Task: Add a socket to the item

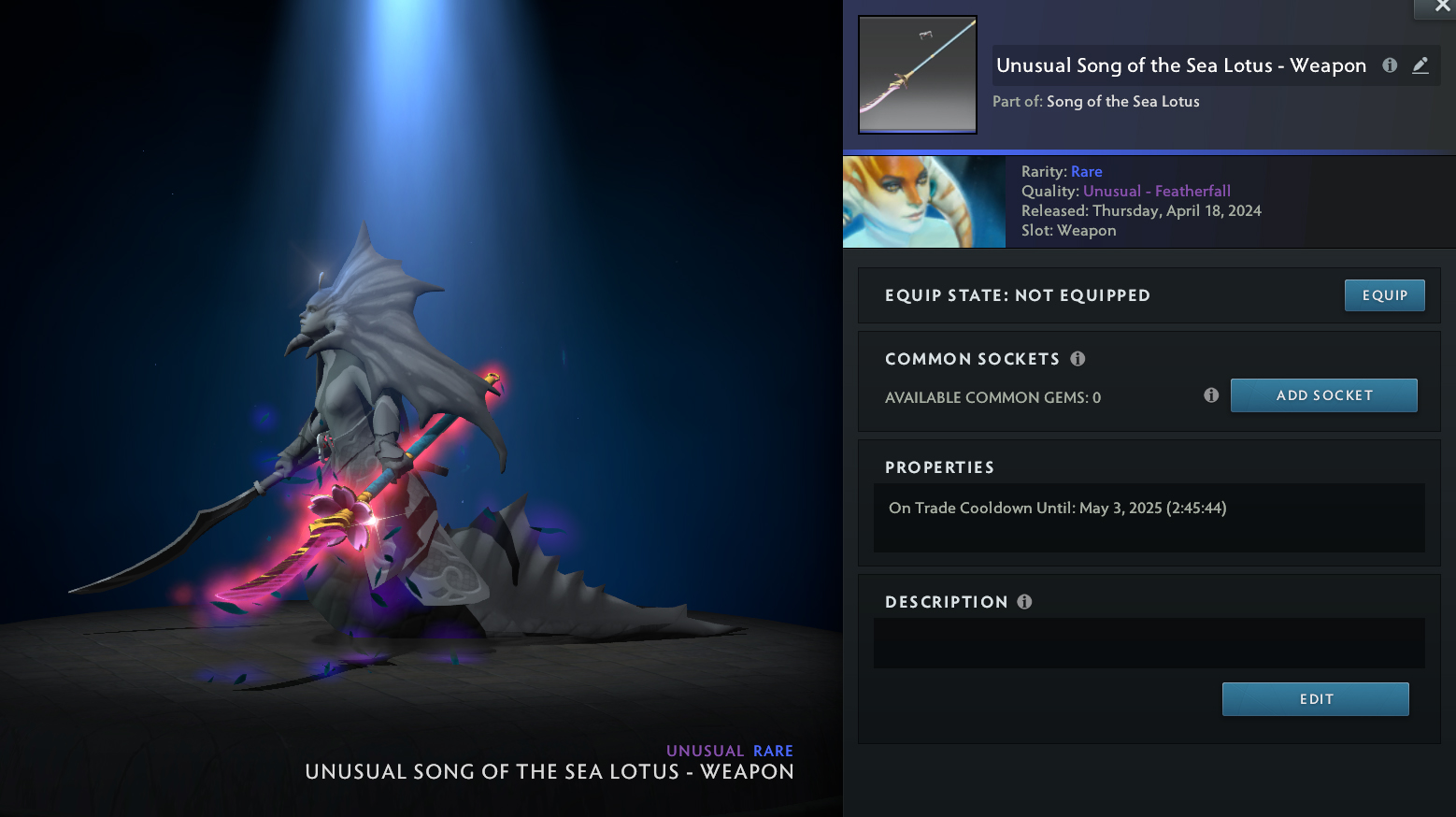Action: [x=1323, y=395]
